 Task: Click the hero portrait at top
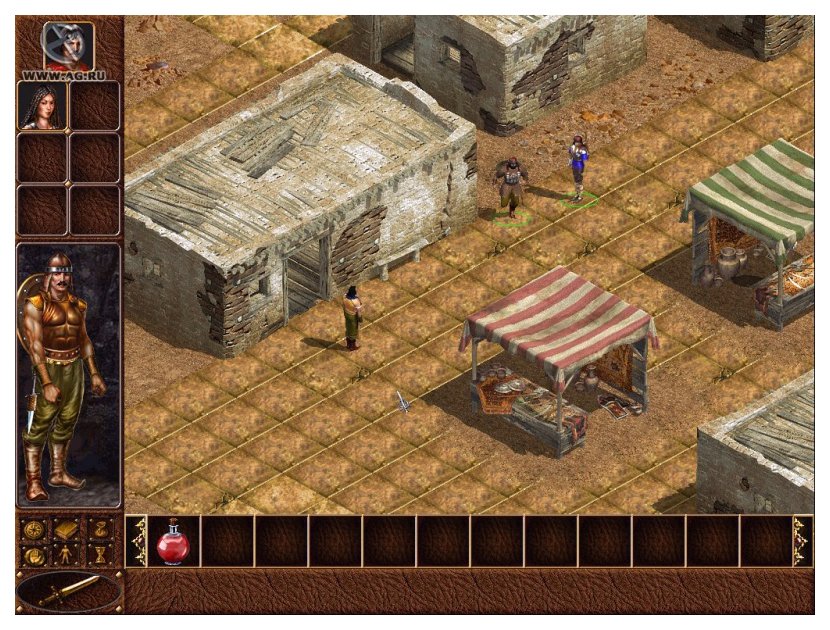(x=68, y=44)
